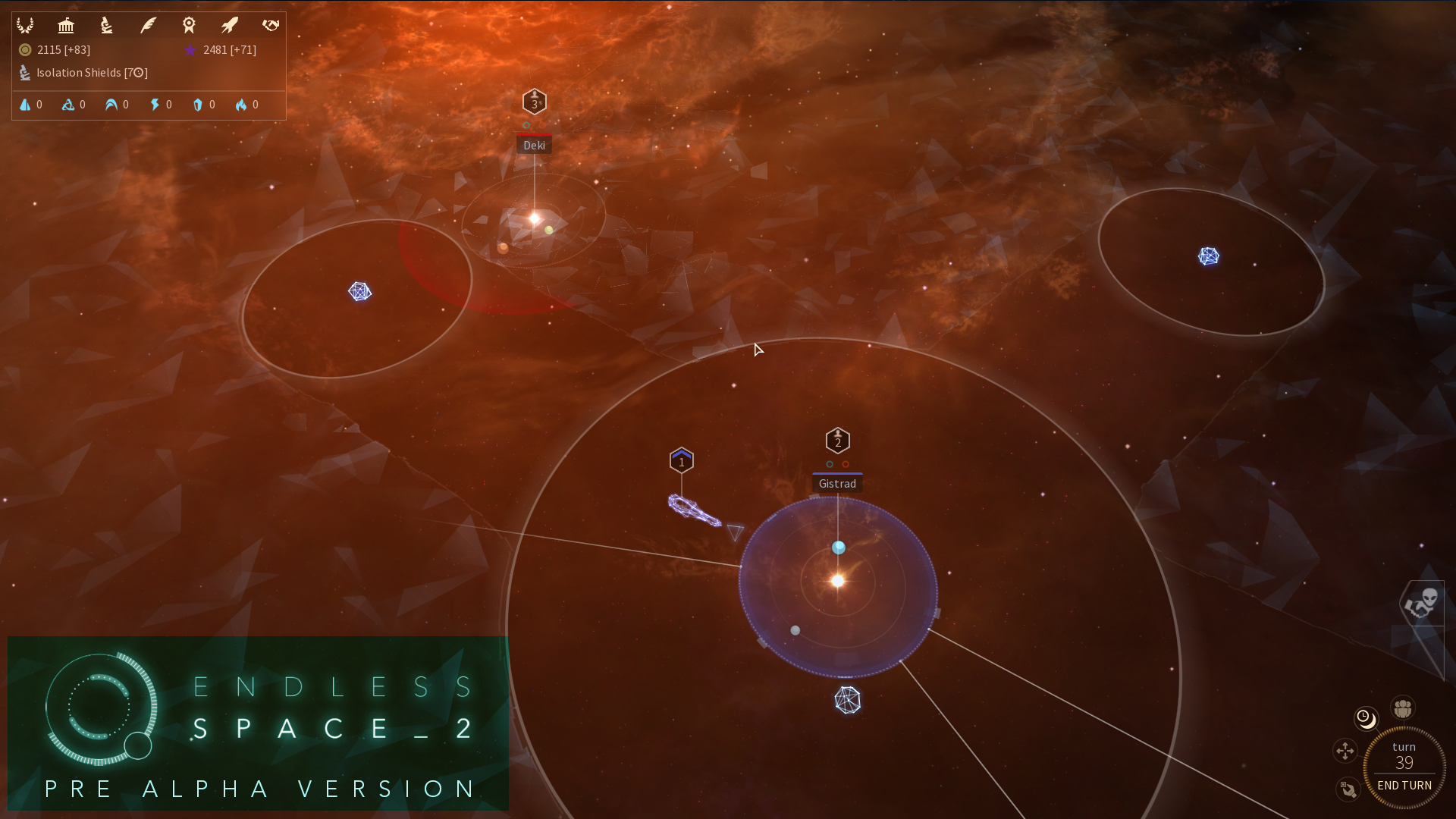Select the Deki system name label

point(535,144)
